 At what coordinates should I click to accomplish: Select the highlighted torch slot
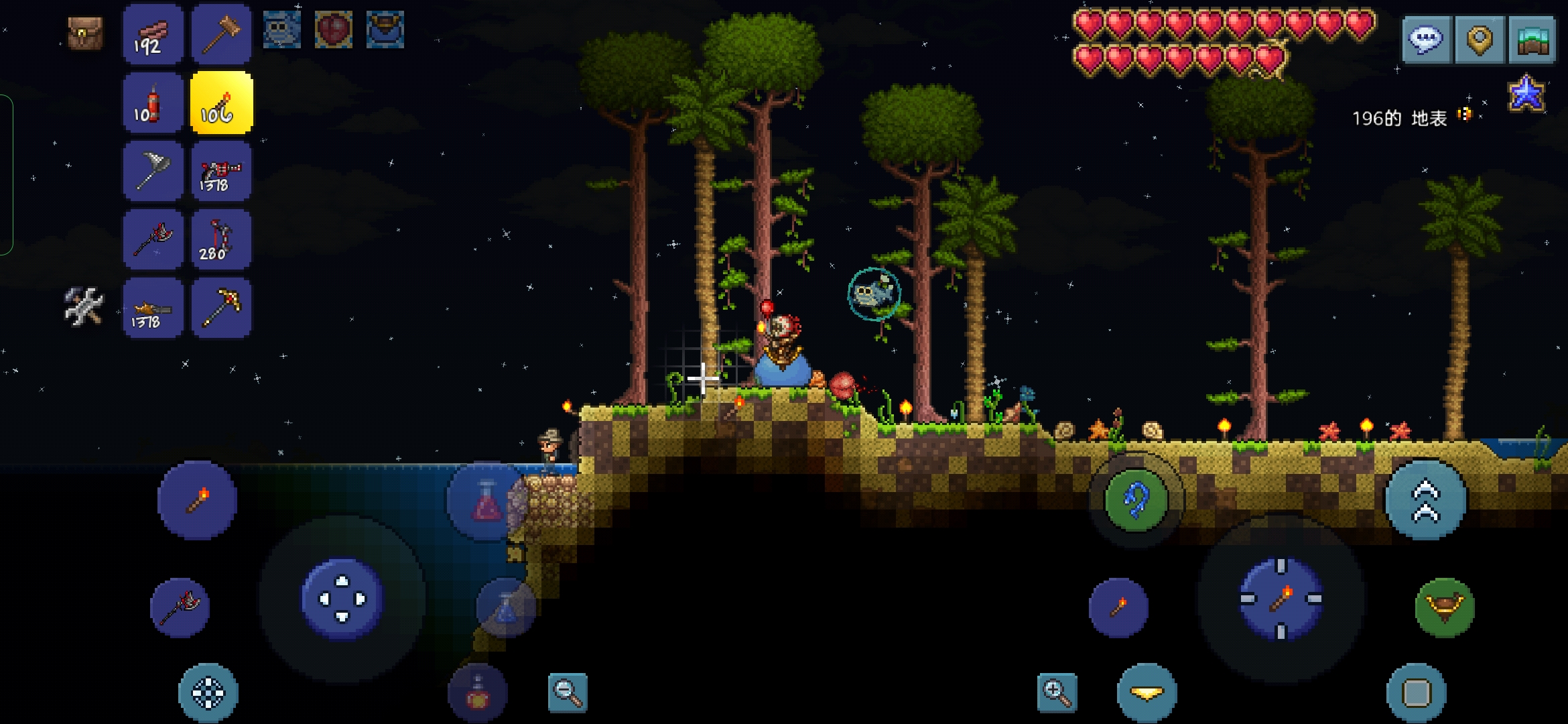221,103
